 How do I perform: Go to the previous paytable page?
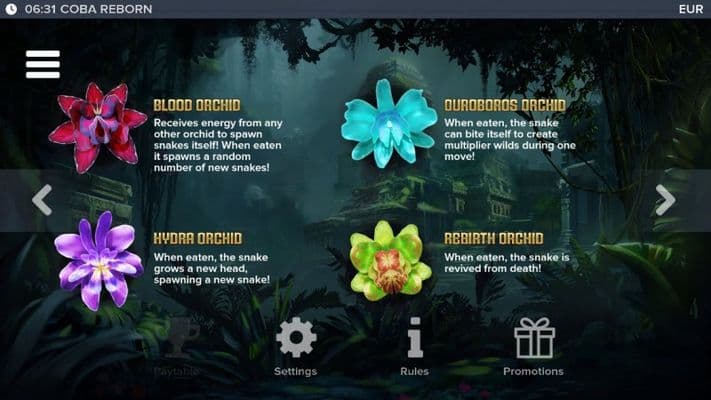(41, 199)
